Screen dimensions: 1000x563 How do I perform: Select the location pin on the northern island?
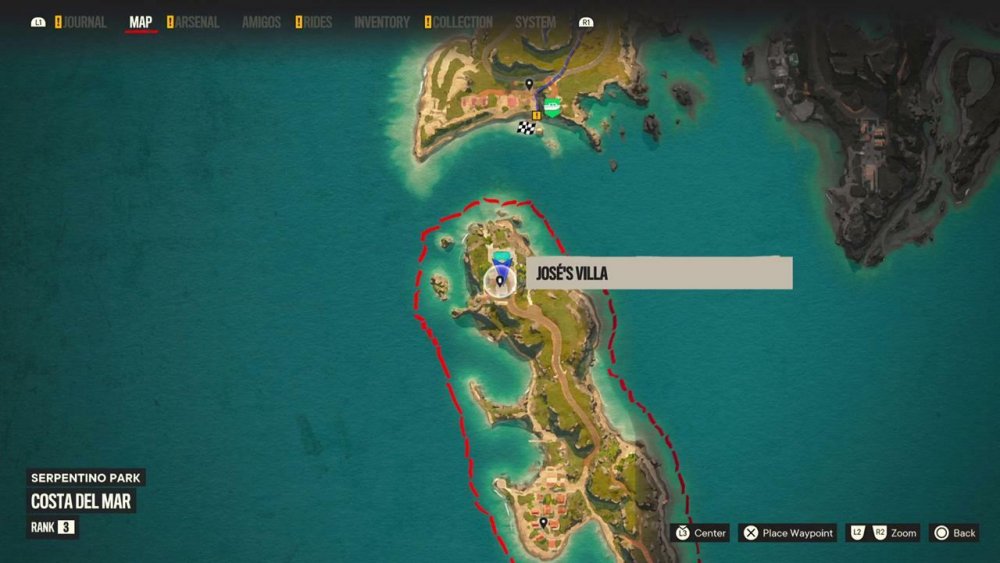click(529, 84)
